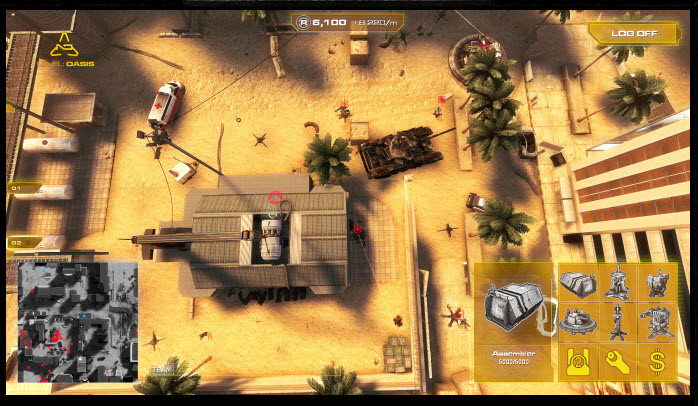
Task: Build the tall spire tower structure
Action: (x=617, y=283)
